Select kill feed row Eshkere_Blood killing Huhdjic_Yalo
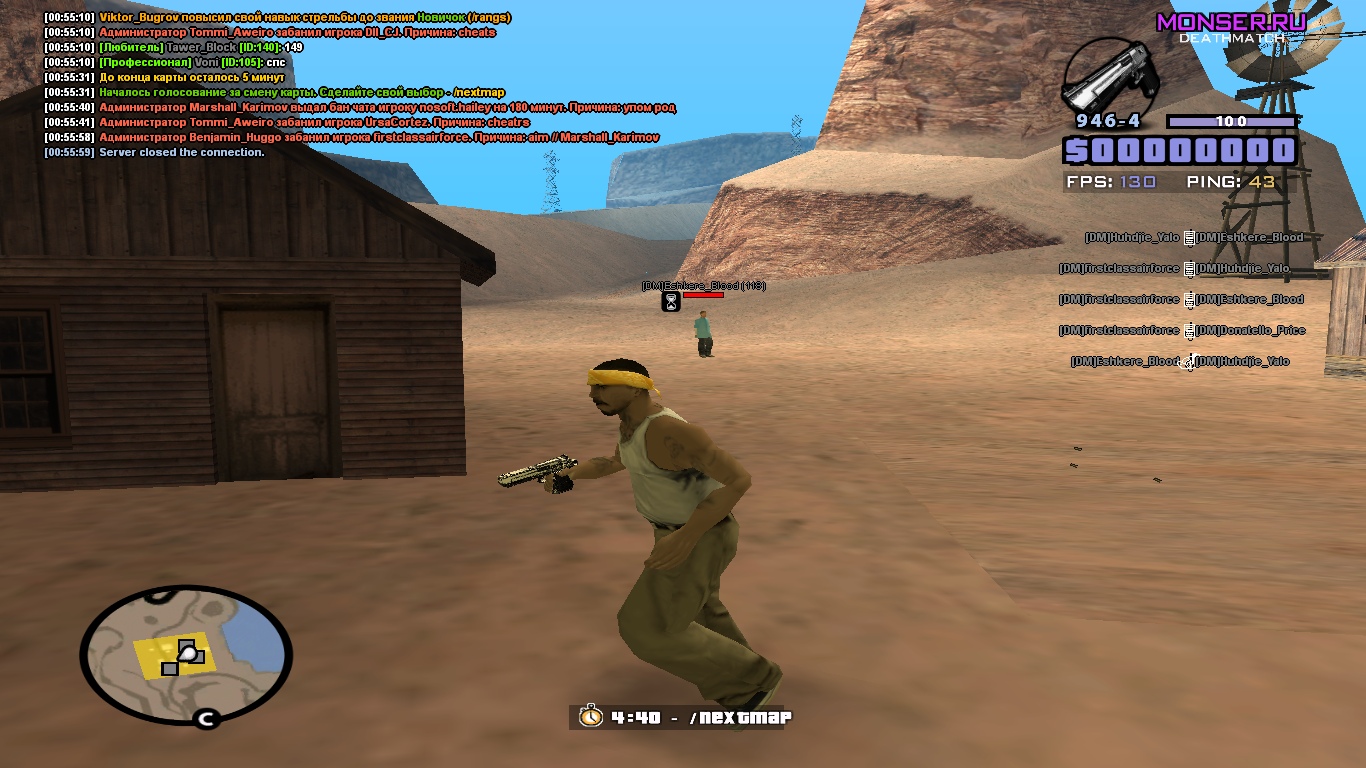The width and height of the screenshot is (1366, 768). click(x=1180, y=361)
